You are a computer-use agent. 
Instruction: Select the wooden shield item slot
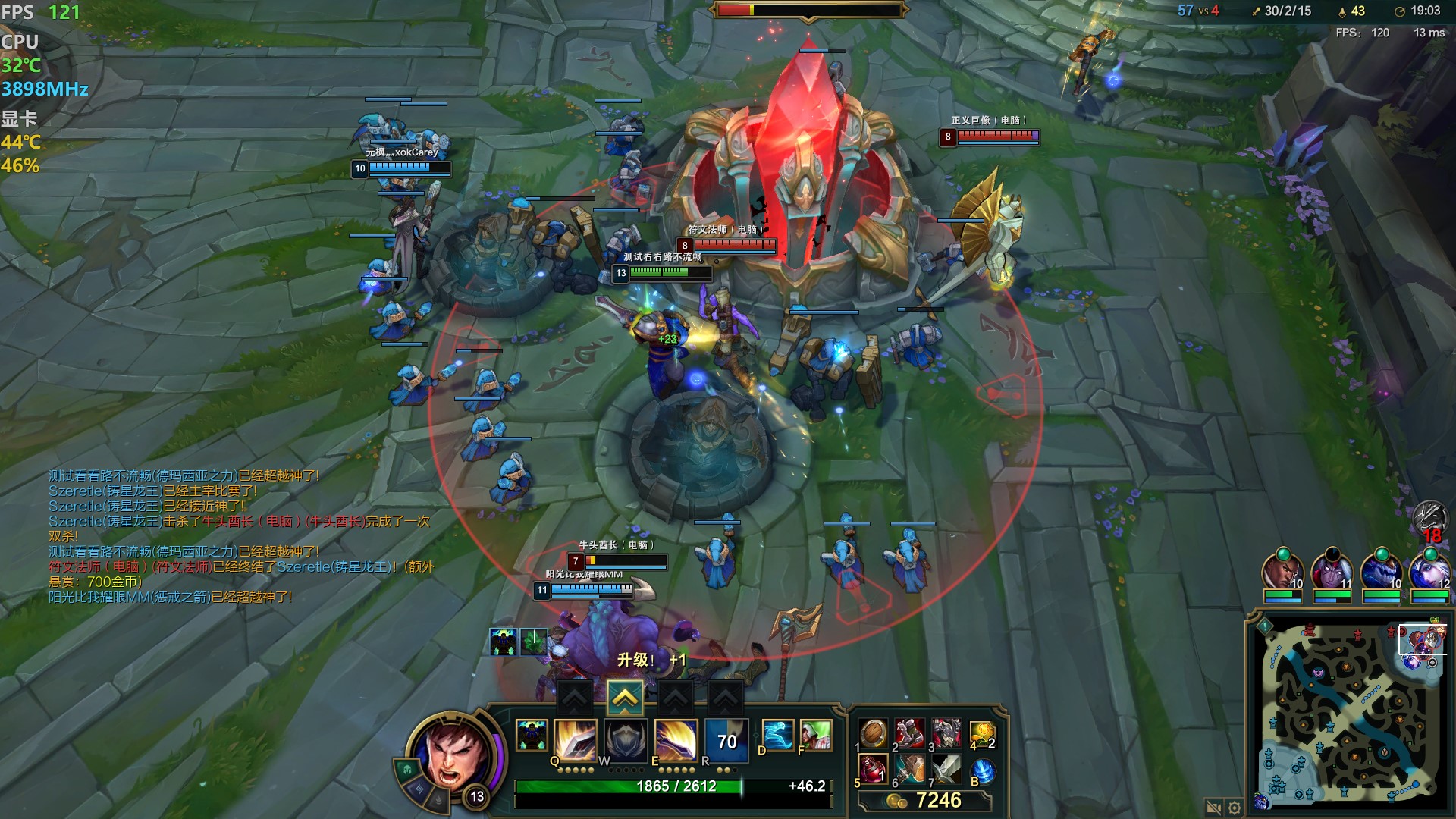click(873, 734)
